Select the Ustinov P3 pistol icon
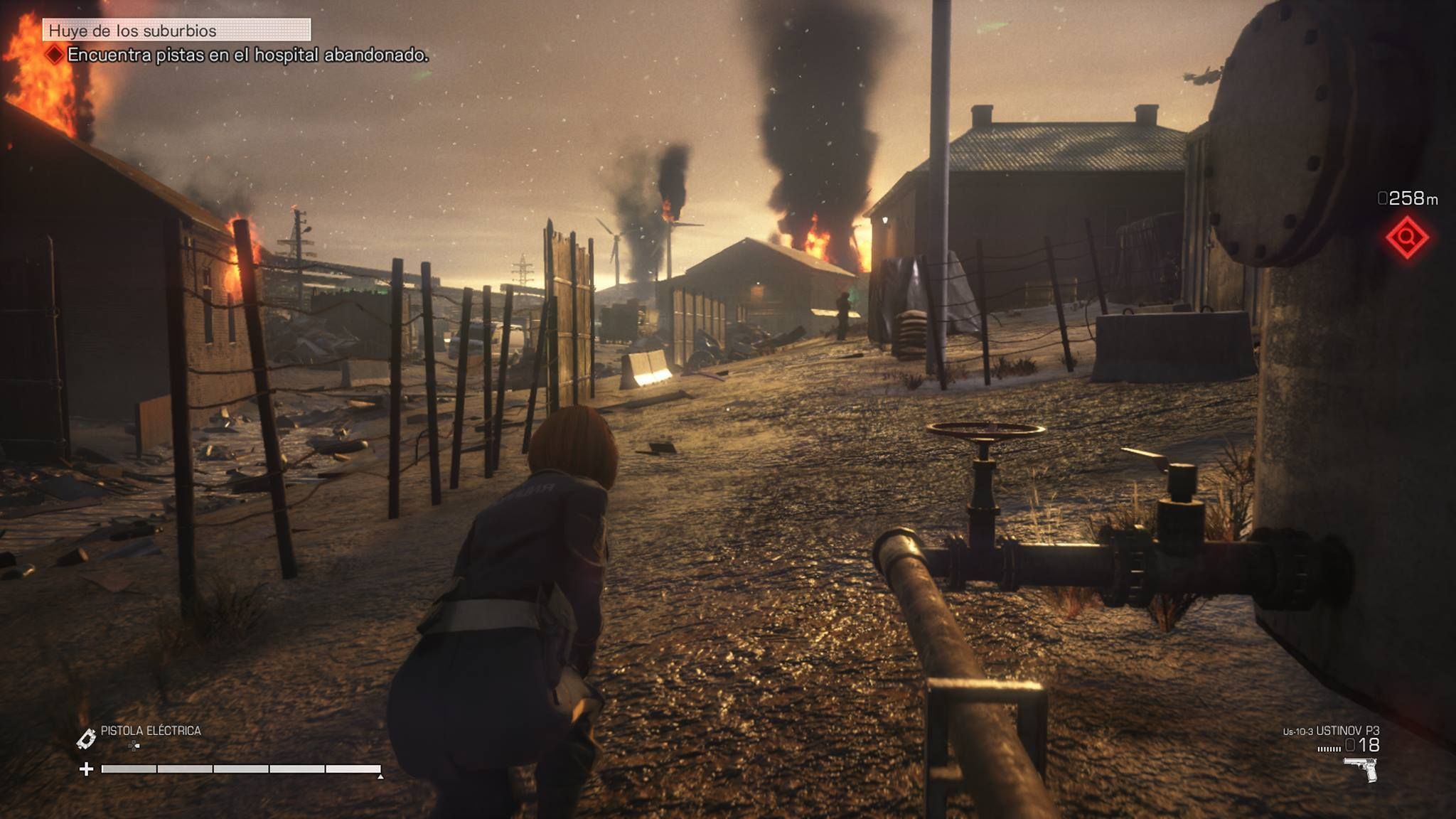The image size is (1456, 819). [1361, 770]
